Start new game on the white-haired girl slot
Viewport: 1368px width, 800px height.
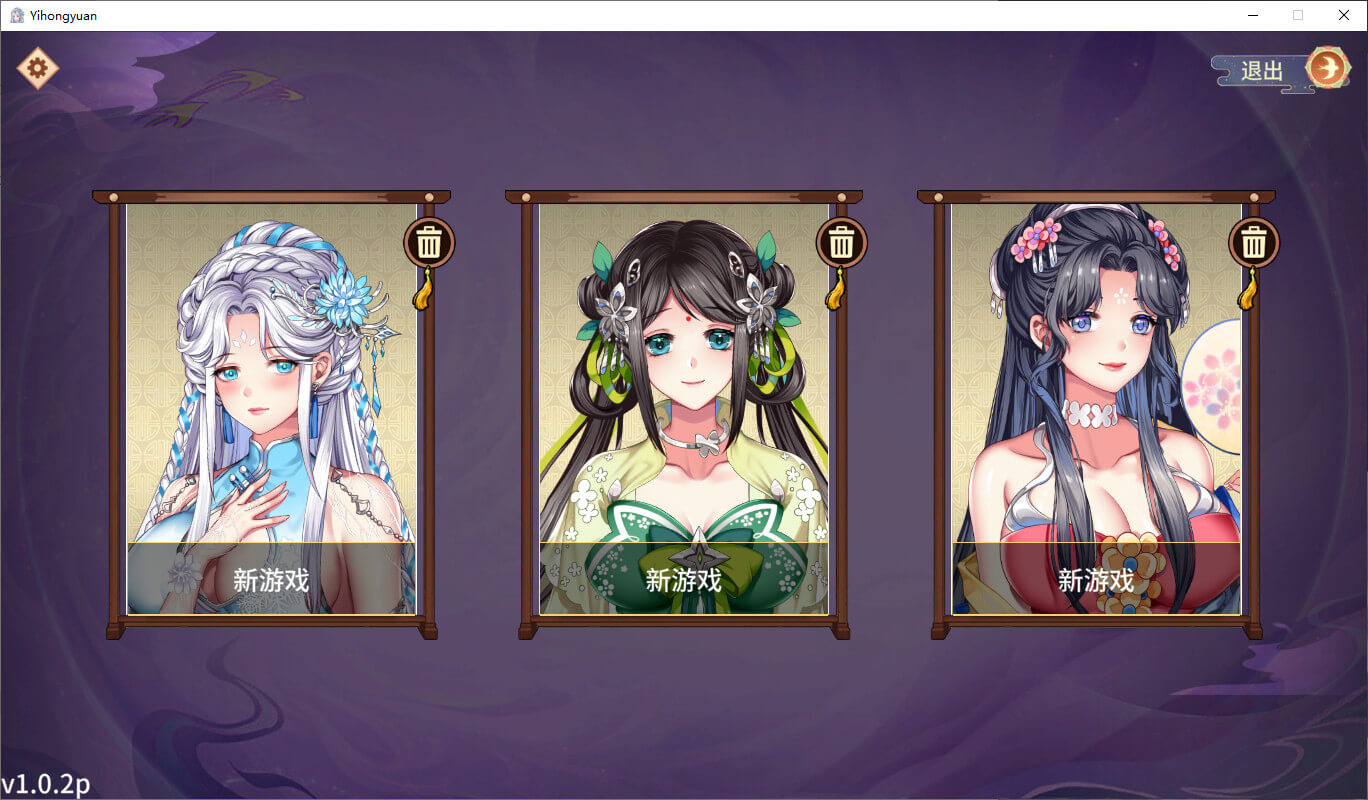pos(271,579)
